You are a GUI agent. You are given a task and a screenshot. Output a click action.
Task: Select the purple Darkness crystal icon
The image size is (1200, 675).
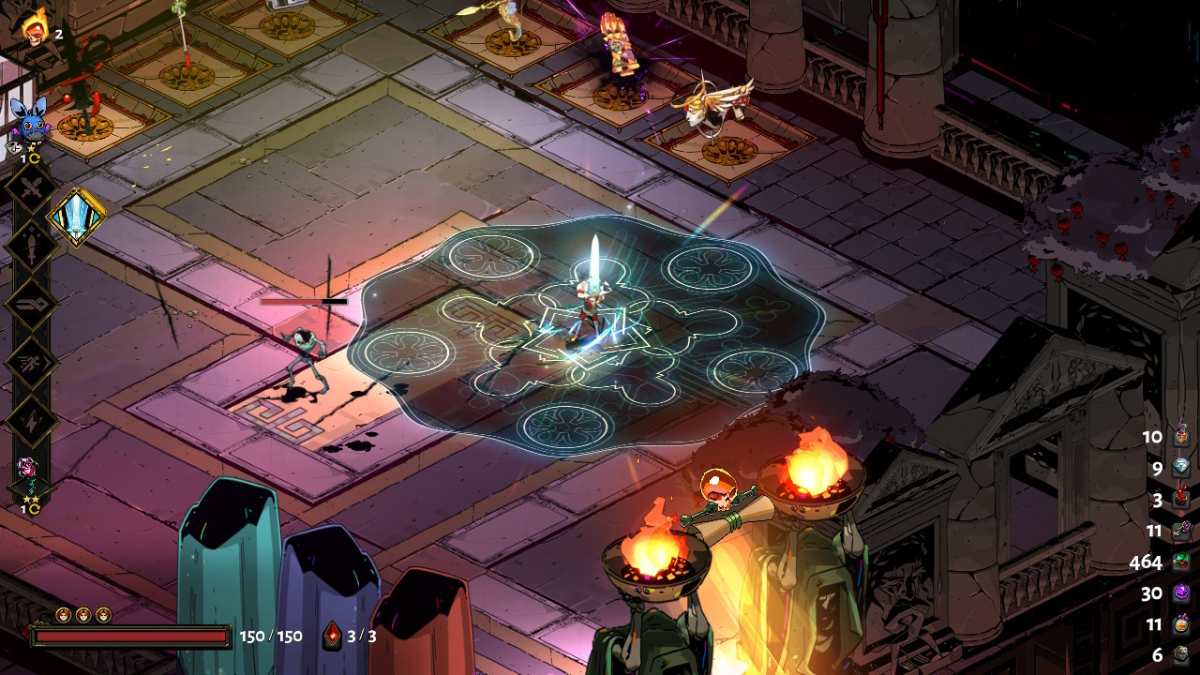click(1182, 593)
